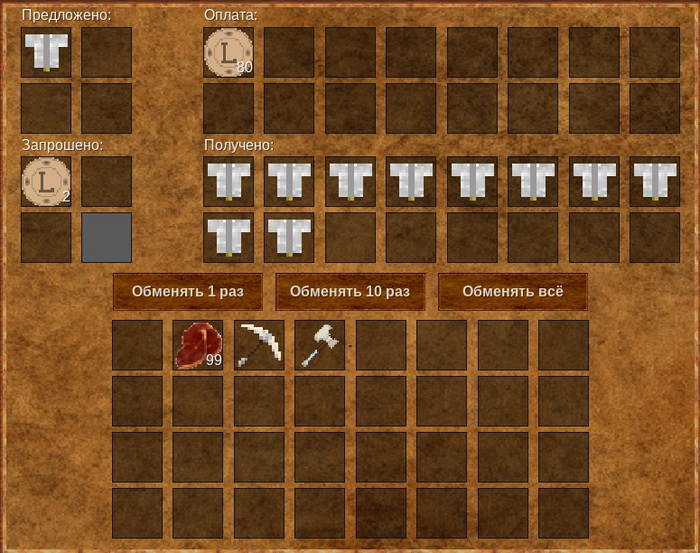Select the requested coin with count 2
700x553 pixels.
pos(46,181)
